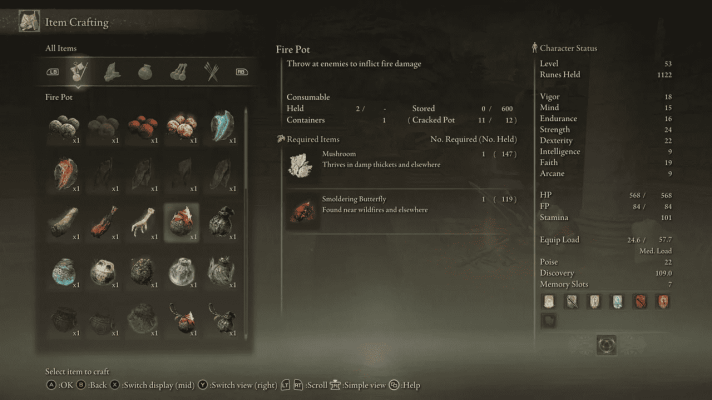Switch to the All Items category tab
Viewport: 712px width, 400px height.
coord(79,72)
